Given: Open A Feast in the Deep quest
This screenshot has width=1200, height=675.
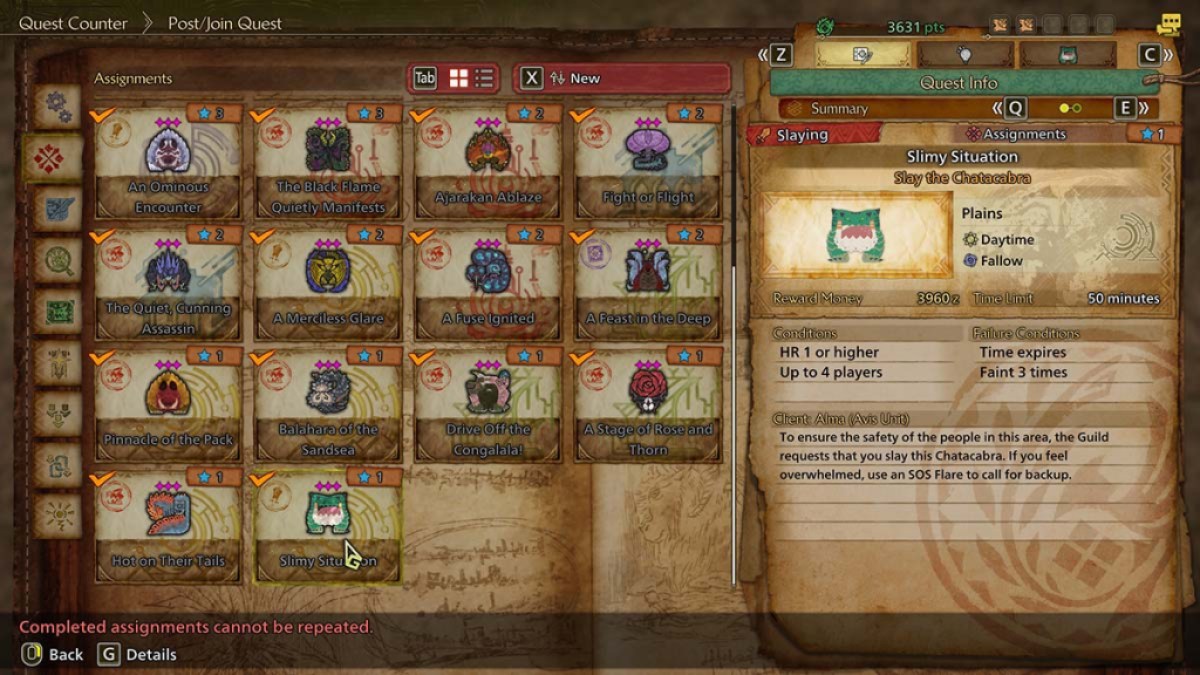Looking at the screenshot, I should 648,284.
